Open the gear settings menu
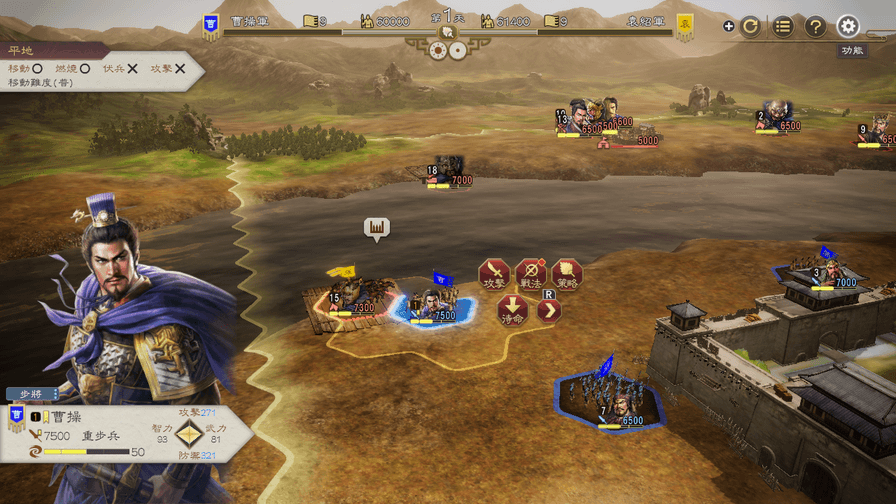The height and width of the screenshot is (504, 896). (848, 26)
